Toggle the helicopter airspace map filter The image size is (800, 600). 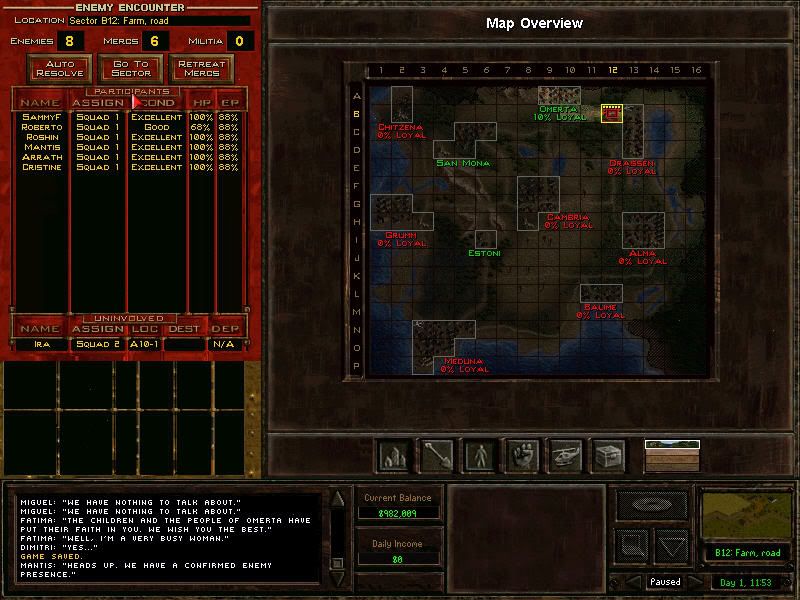point(565,455)
